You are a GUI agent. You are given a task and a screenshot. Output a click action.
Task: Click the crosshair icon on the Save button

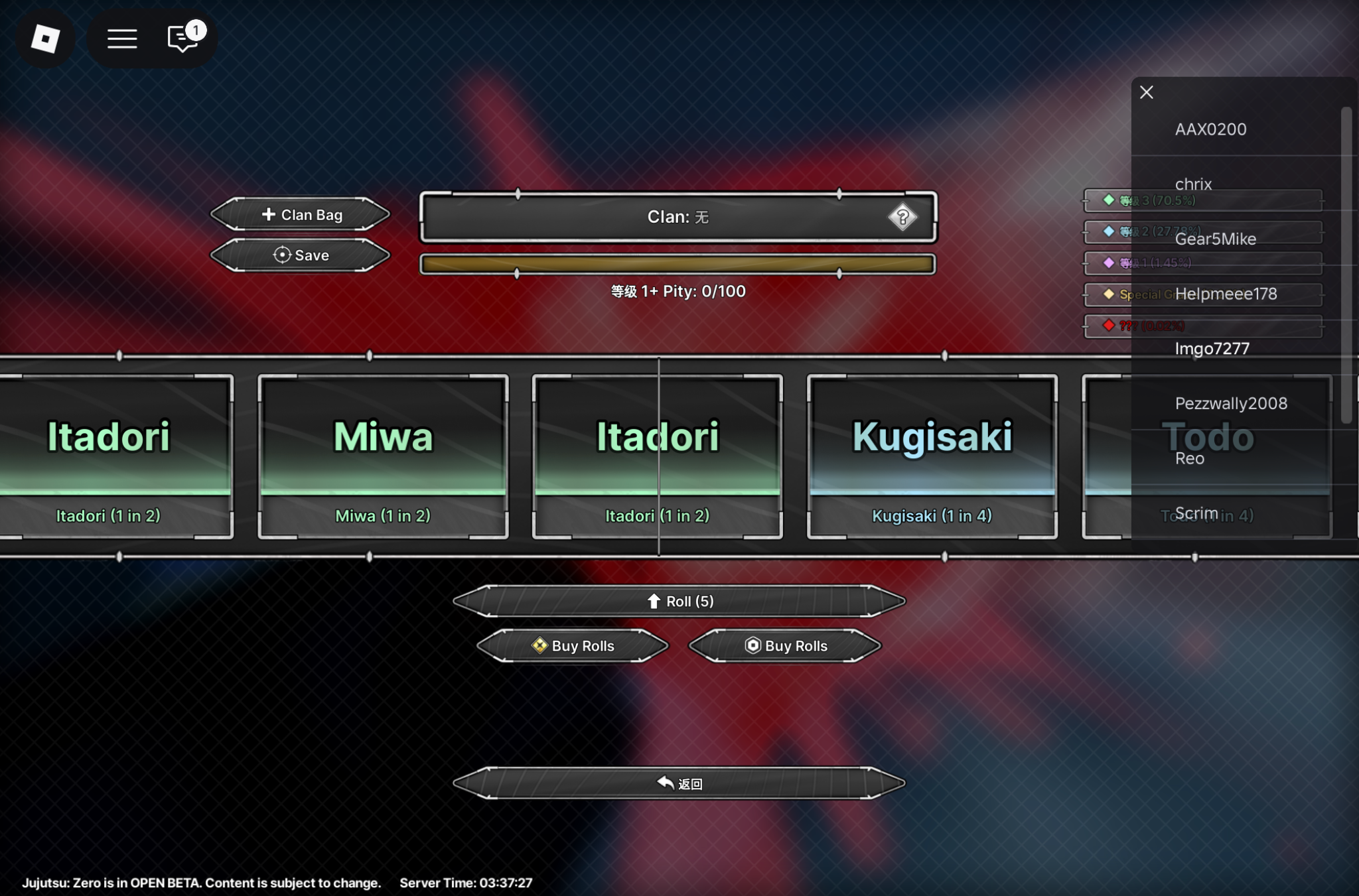[282, 255]
